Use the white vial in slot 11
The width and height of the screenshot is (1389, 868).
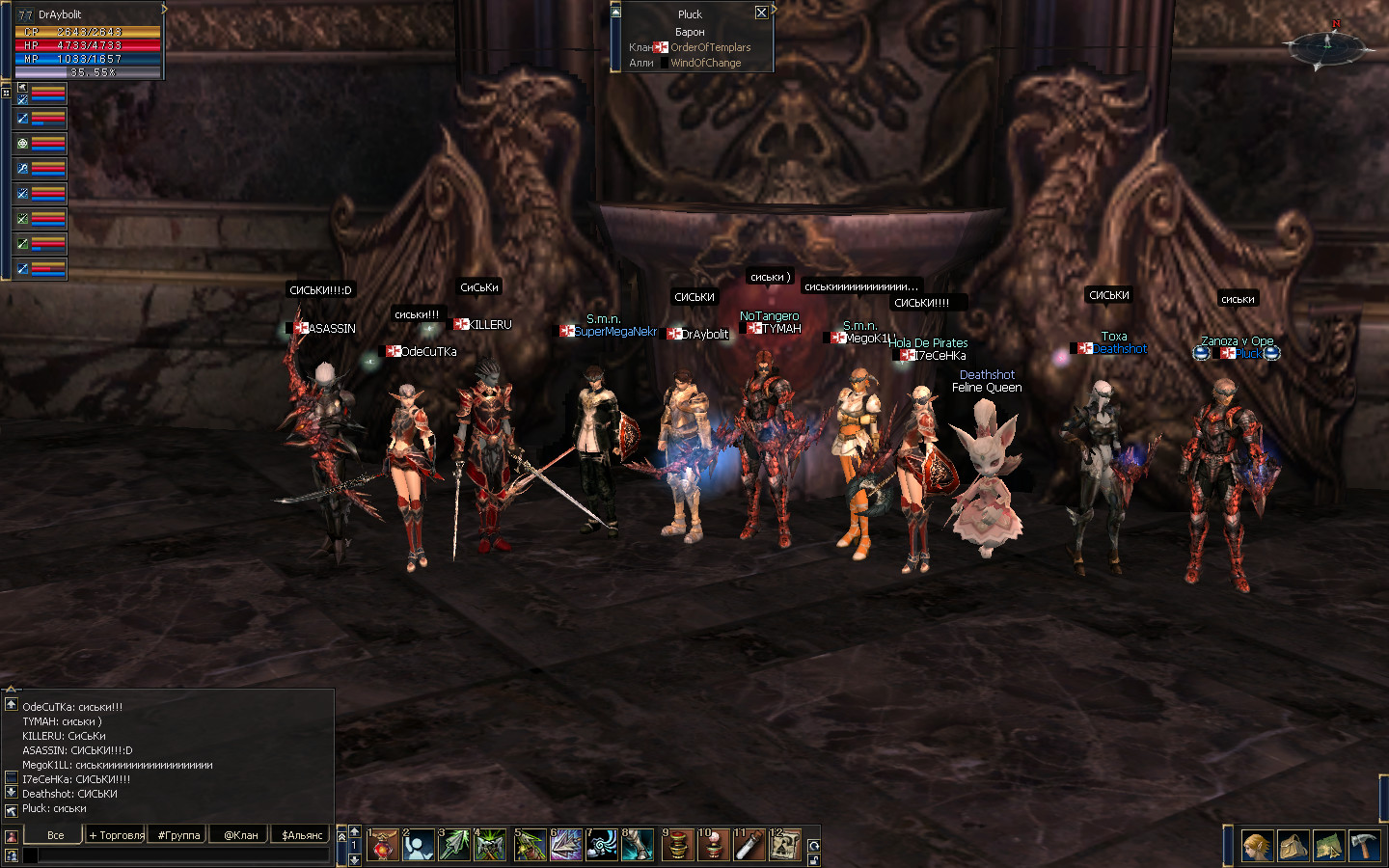(749, 846)
